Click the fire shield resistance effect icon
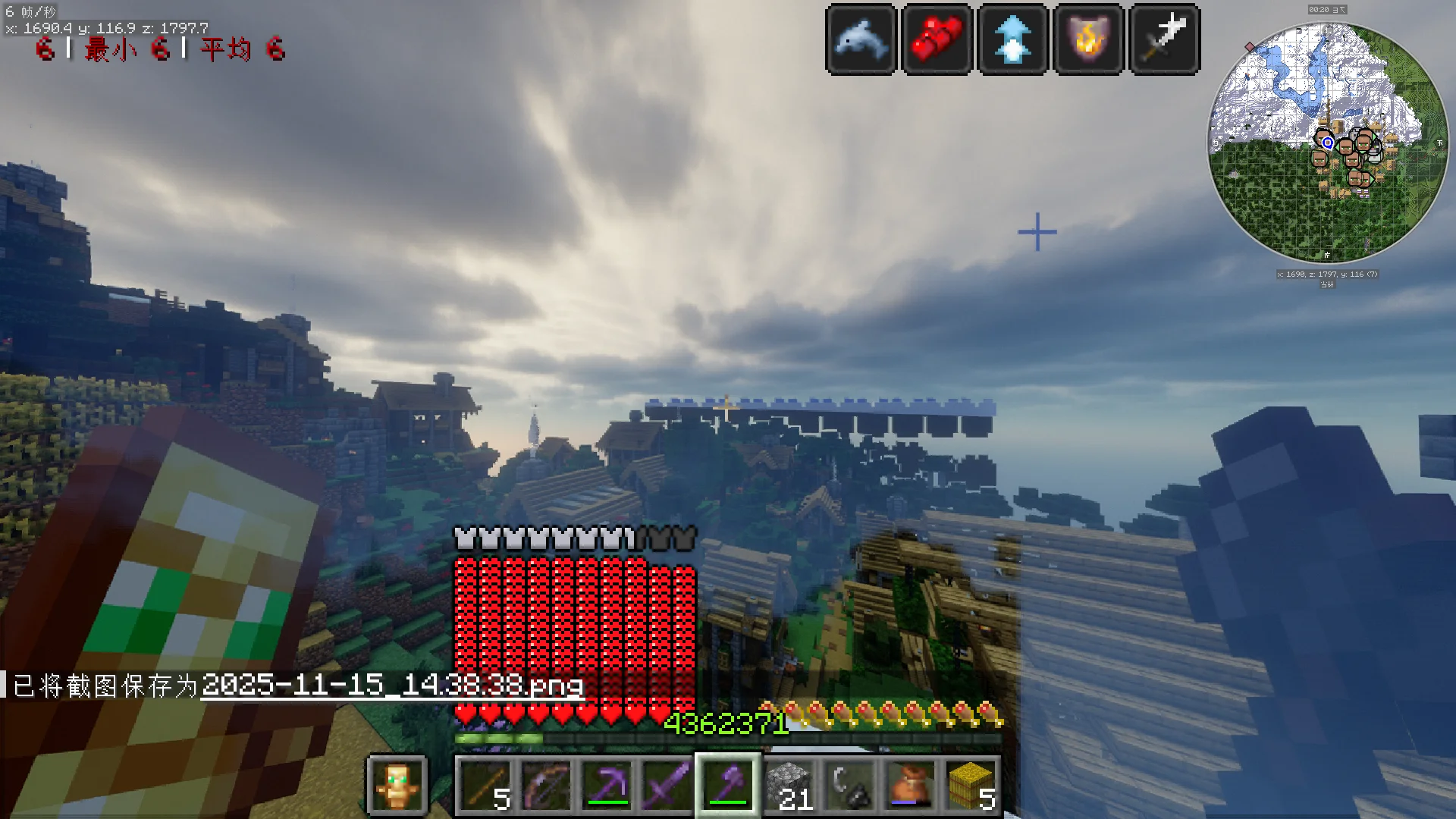The width and height of the screenshot is (1456, 819). (x=1089, y=39)
